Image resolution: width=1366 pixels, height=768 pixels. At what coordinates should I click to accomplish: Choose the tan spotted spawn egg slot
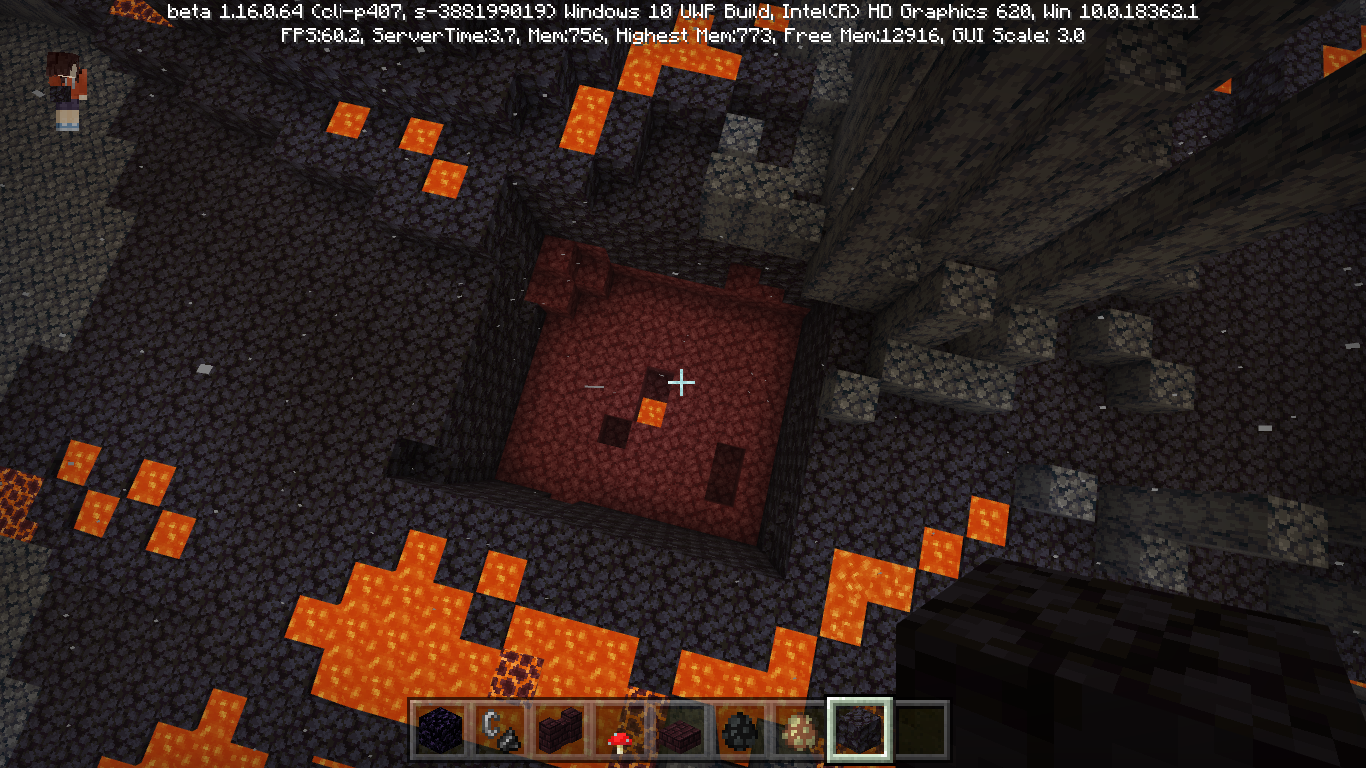coord(800,730)
